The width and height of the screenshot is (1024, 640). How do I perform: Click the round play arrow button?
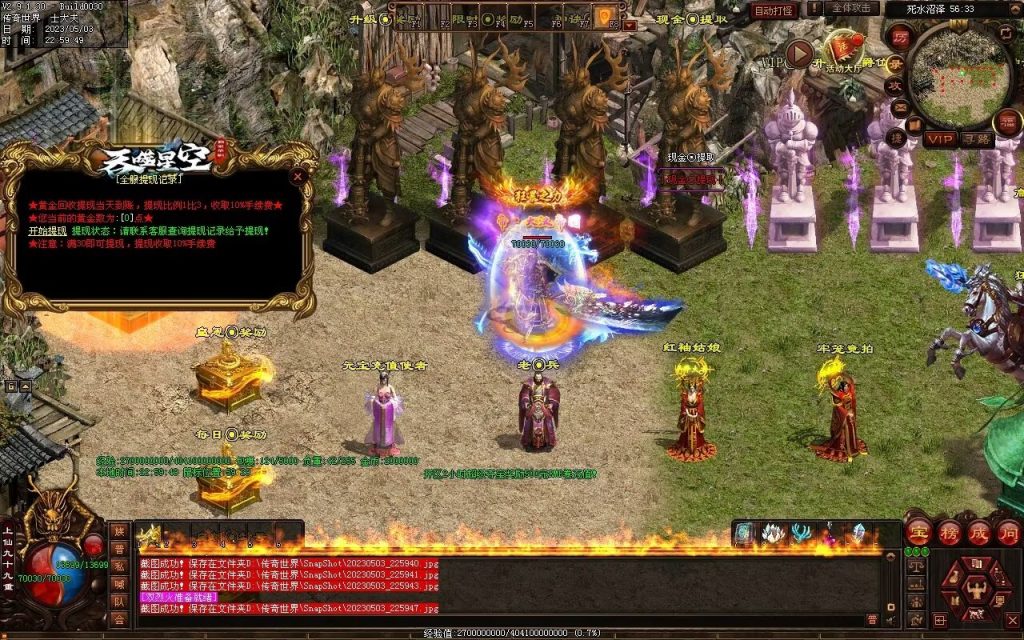(x=800, y=53)
